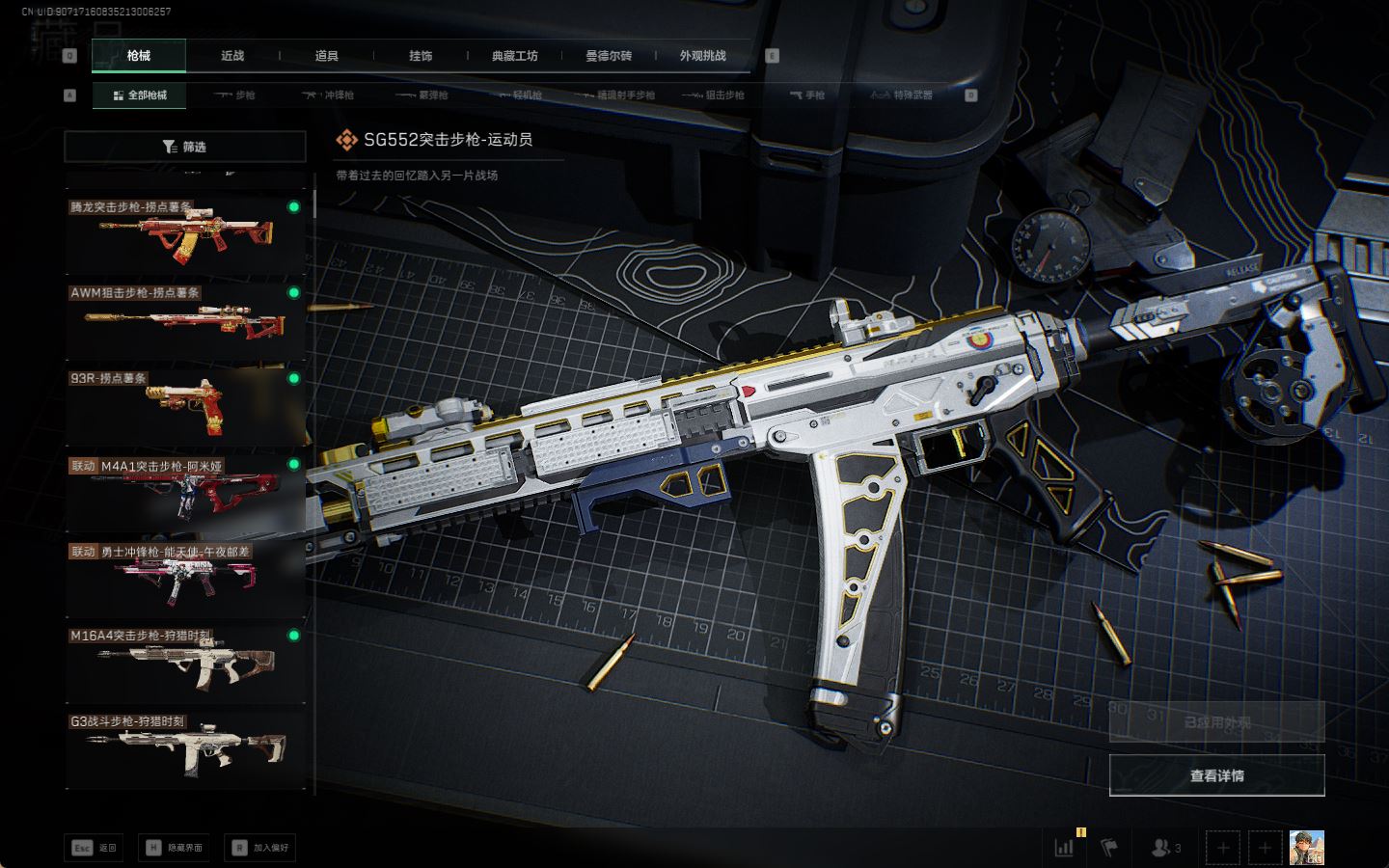
Task: Pick the 93R pistol skin
Action: (185, 405)
